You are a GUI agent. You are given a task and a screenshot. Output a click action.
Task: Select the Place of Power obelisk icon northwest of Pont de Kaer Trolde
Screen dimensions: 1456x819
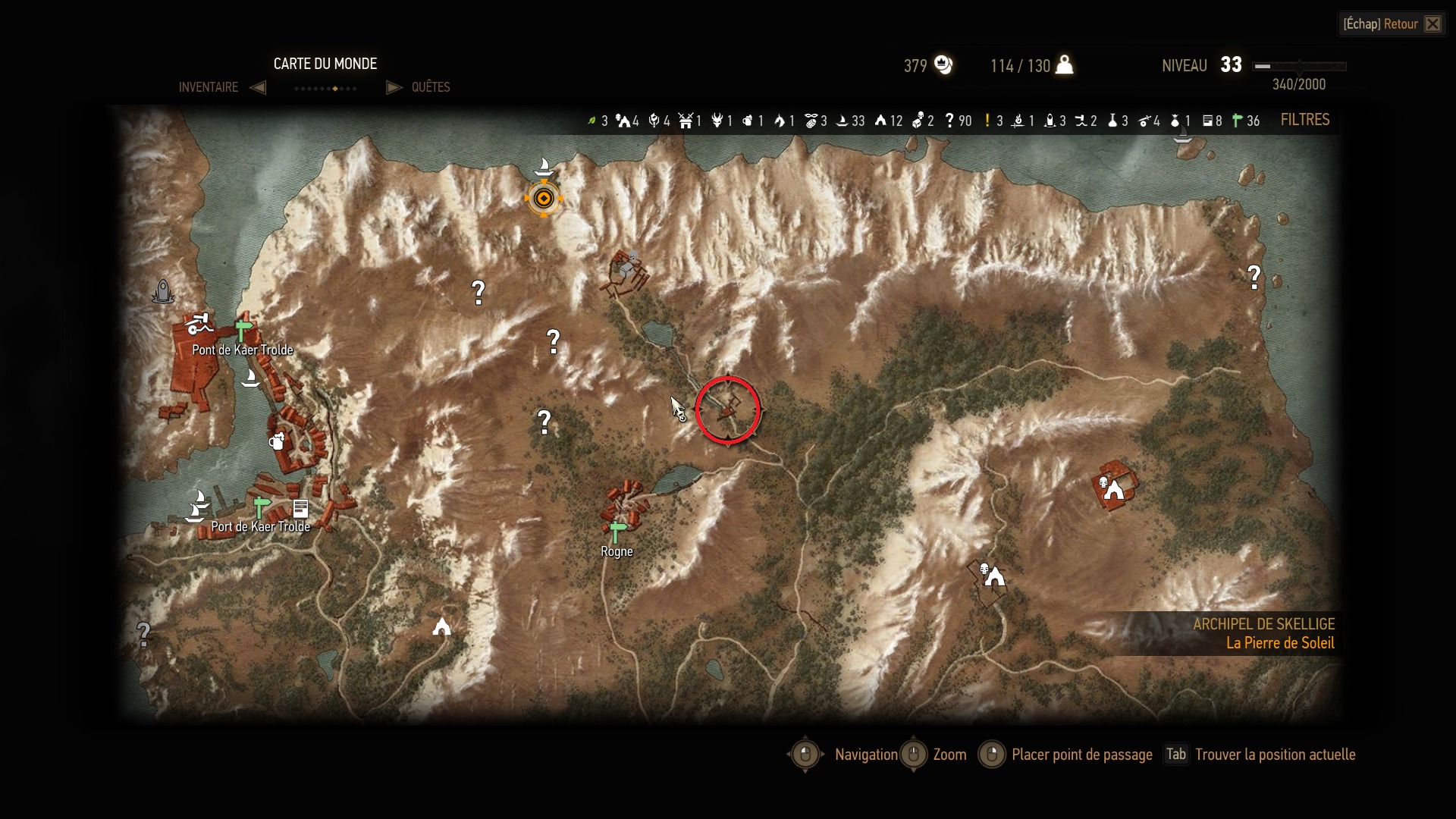pyautogui.click(x=163, y=292)
